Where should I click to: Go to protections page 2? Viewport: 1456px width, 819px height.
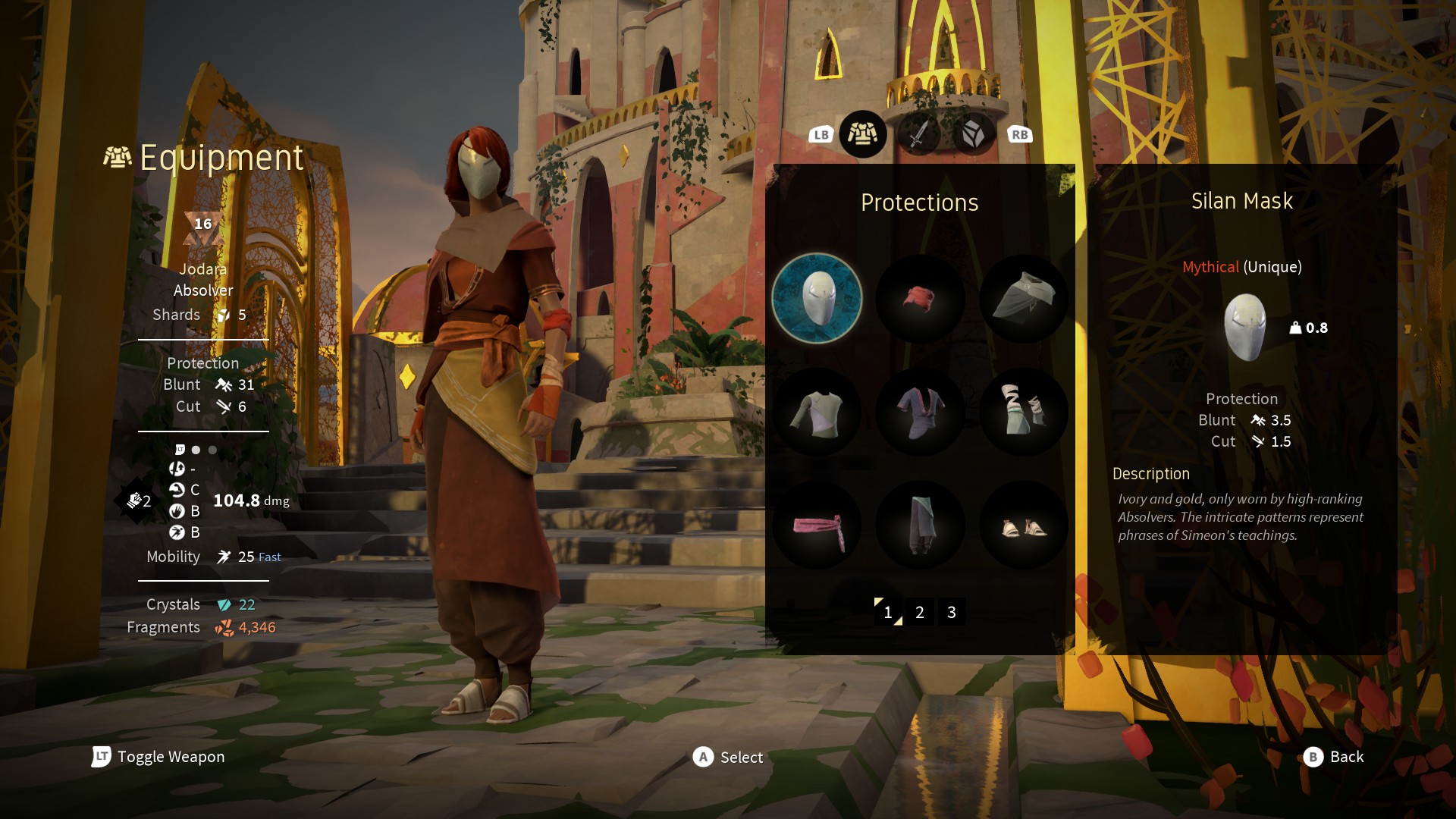(x=920, y=612)
